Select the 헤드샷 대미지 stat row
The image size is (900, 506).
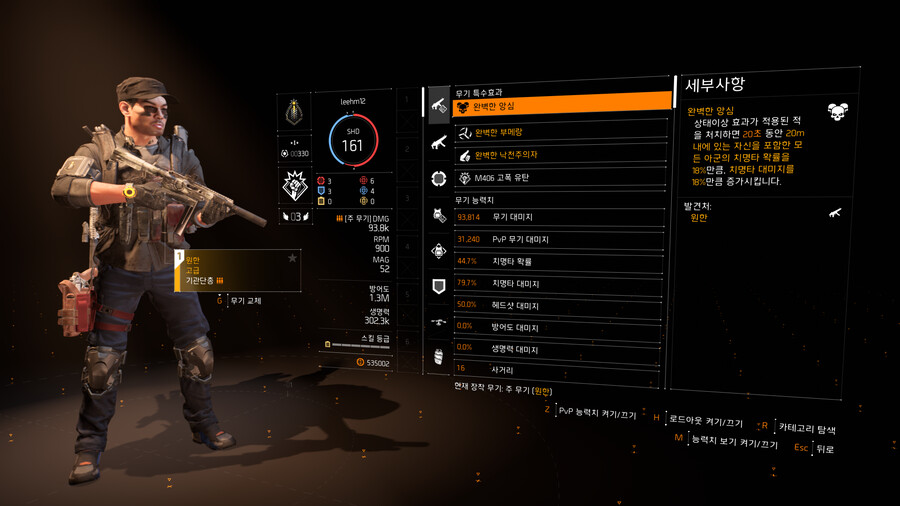point(560,306)
